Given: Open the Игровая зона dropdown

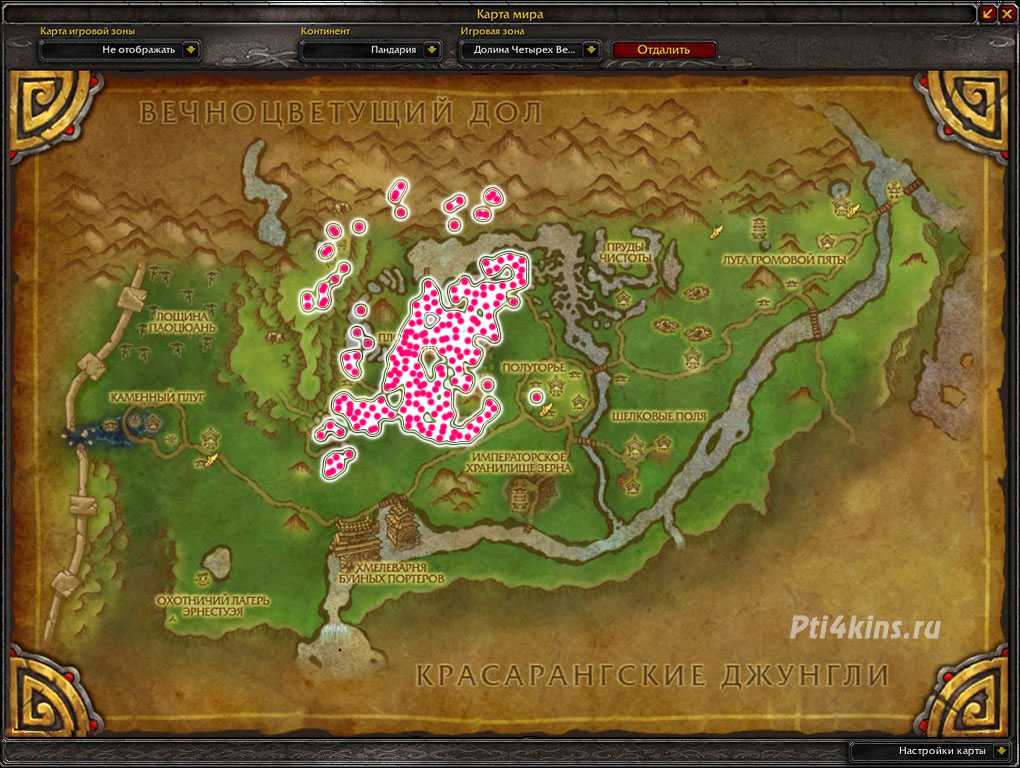Looking at the screenshot, I should [x=591, y=49].
